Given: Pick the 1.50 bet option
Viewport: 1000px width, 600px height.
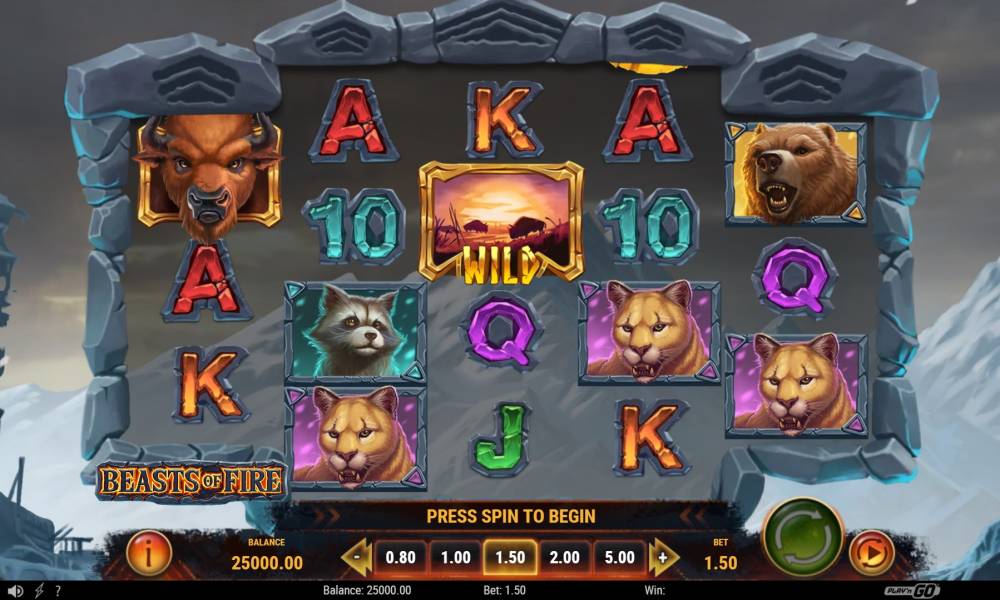Looking at the screenshot, I should 509,557.
